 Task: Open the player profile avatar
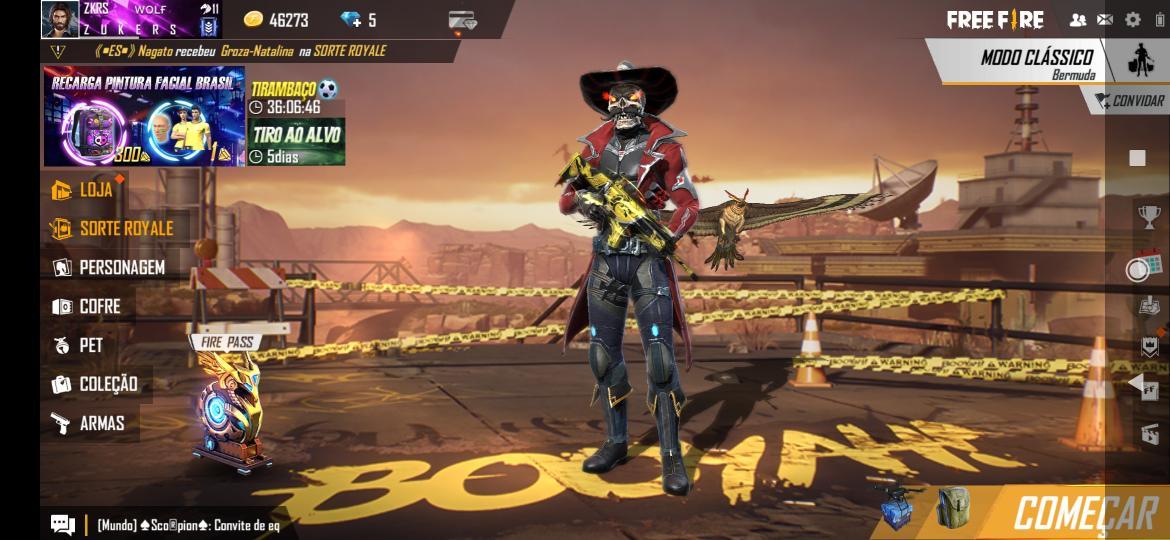[60, 19]
